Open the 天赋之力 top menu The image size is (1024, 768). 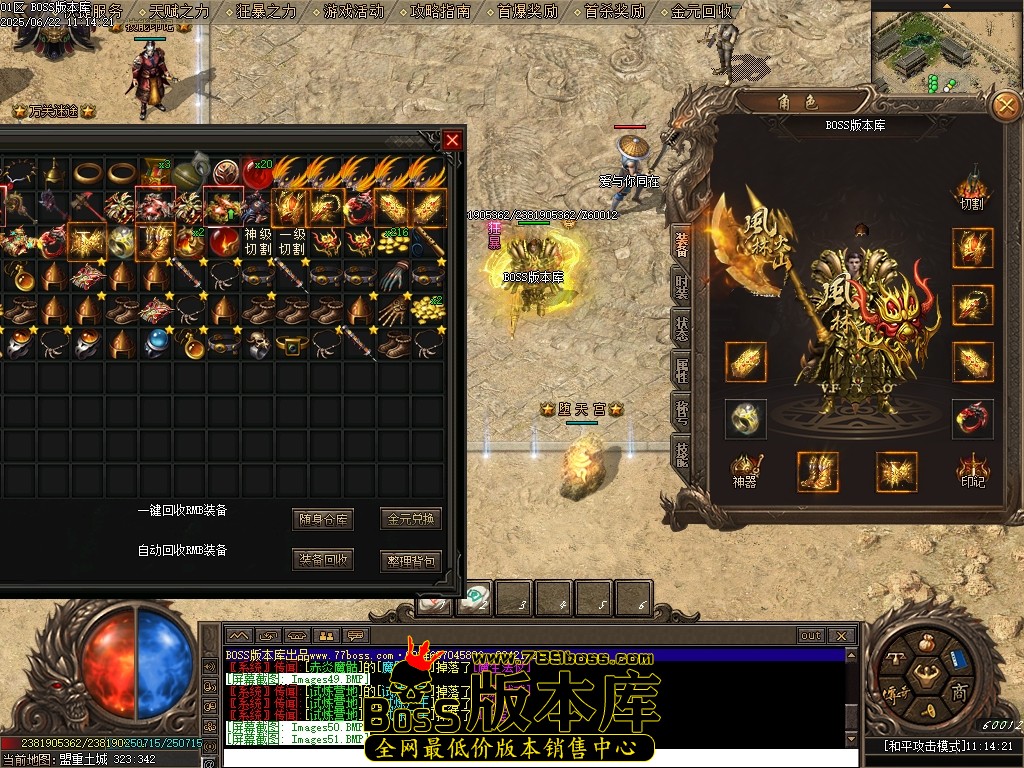click(180, 12)
